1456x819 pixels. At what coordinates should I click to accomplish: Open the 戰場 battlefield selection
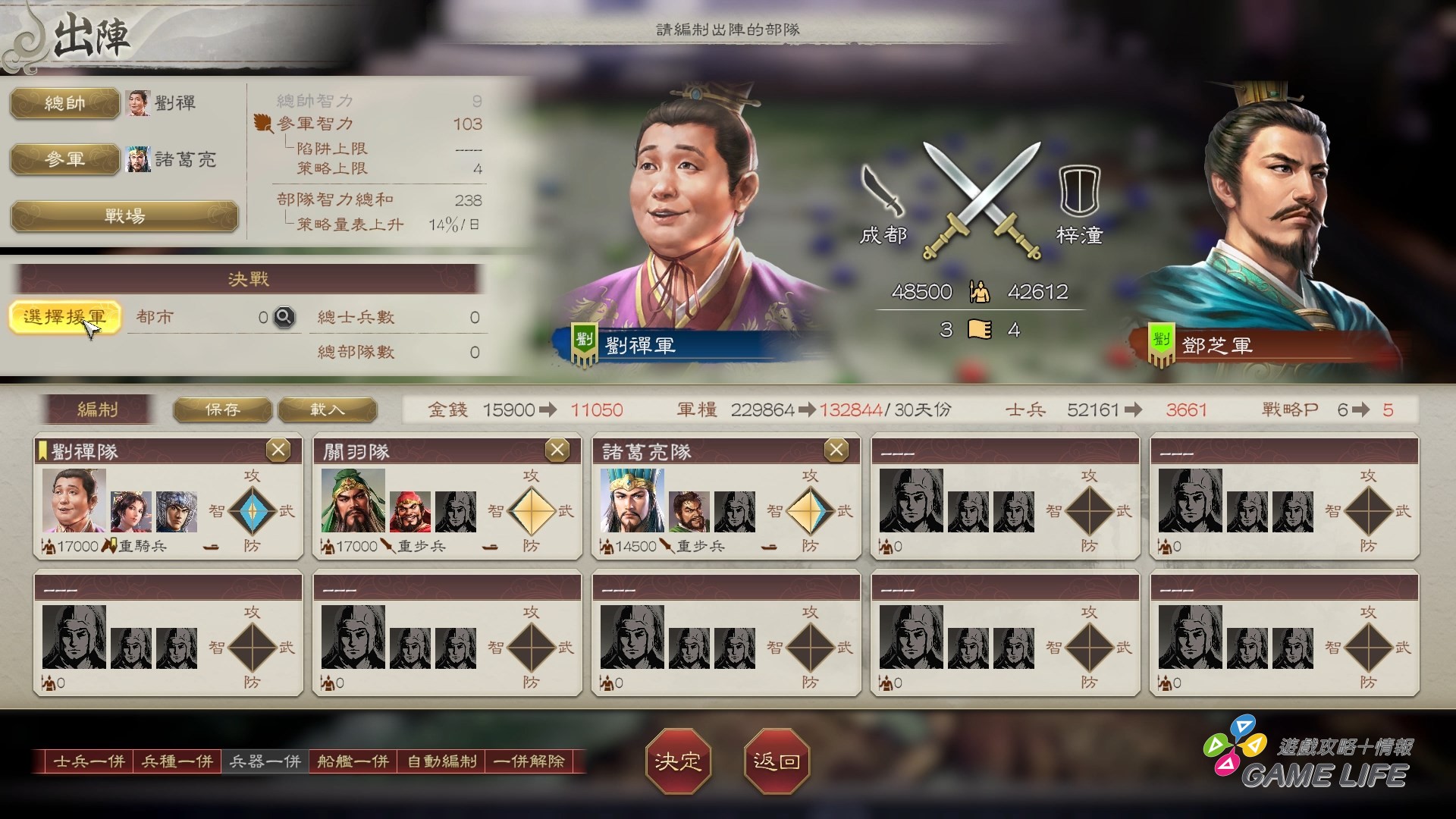point(124,216)
